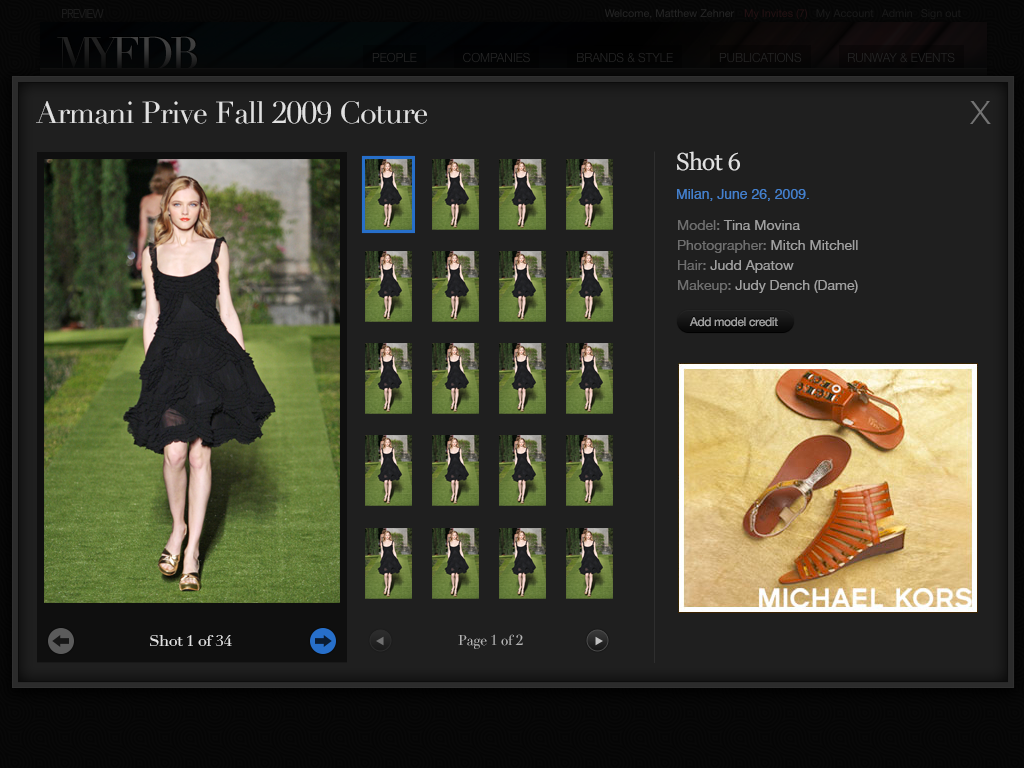
Task: Open photographer Mitch Mitchell's profile
Action: [814, 245]
